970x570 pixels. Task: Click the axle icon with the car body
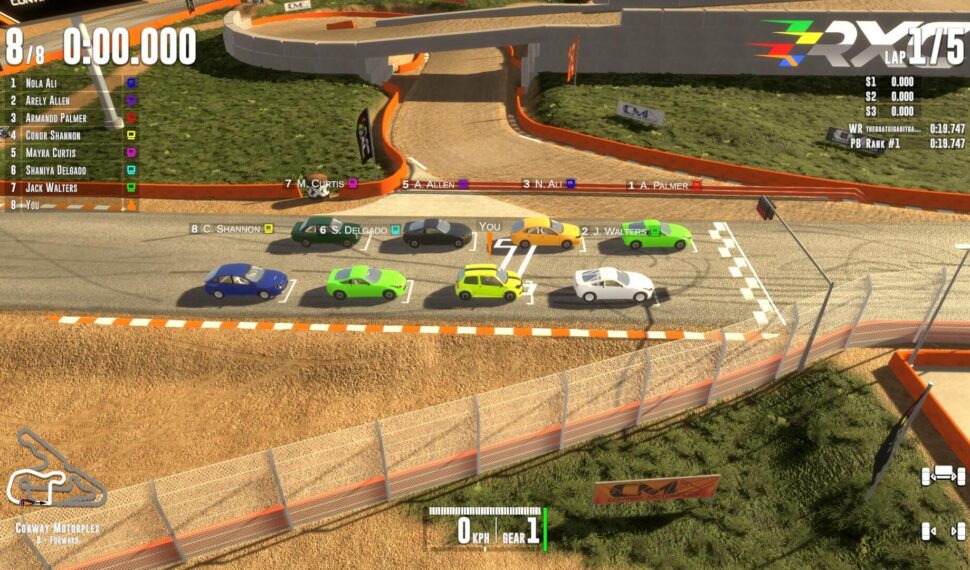tap(942, 476)
